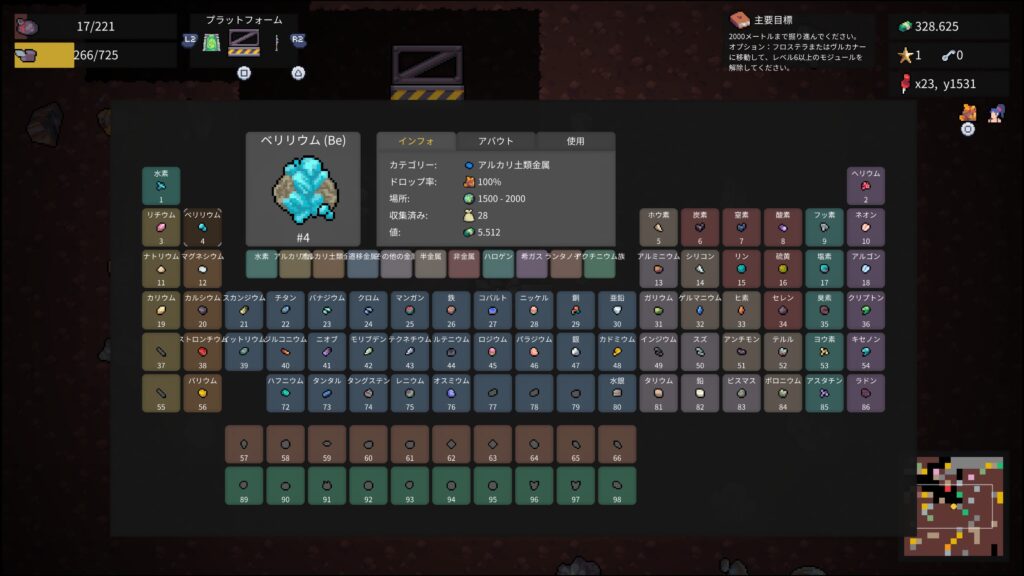This screenshot has width=1024, height=576.
Task: Click the undiscovered element tile numbered 98
Action: pyautogui.click(x=617, y=486)
